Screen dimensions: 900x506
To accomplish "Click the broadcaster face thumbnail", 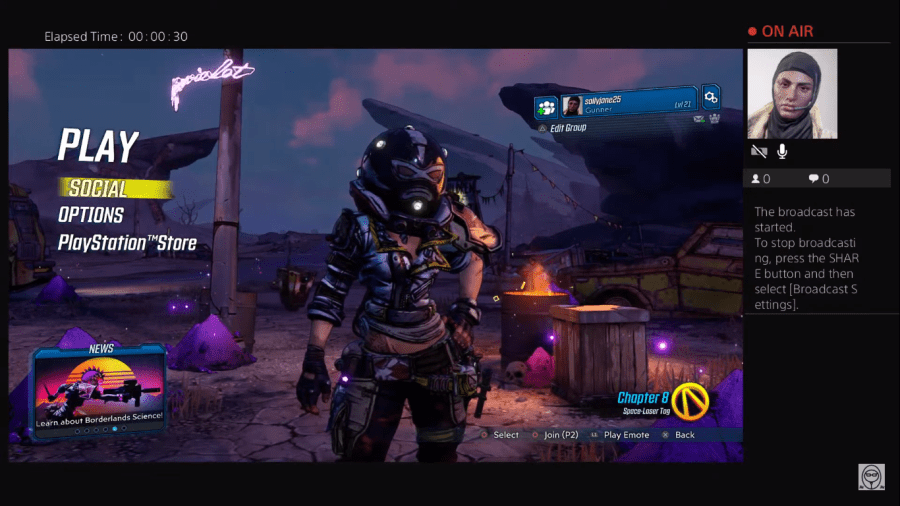I will (x=793, y=94).
